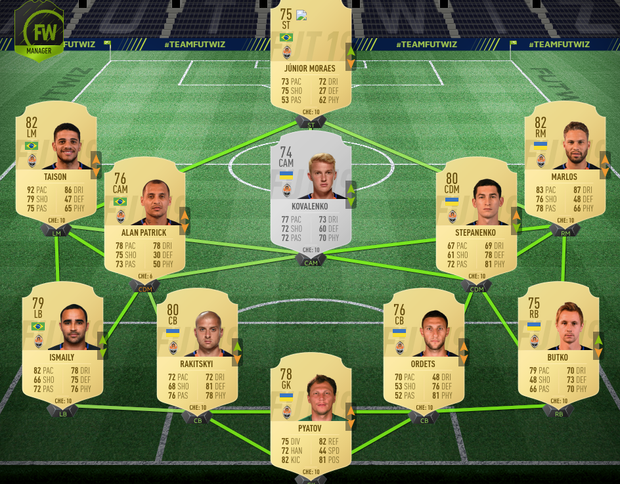Select the Rakitskyi centre back card
Image resolution: width=620 pixels, height=484 pixels.
(196, 348)
